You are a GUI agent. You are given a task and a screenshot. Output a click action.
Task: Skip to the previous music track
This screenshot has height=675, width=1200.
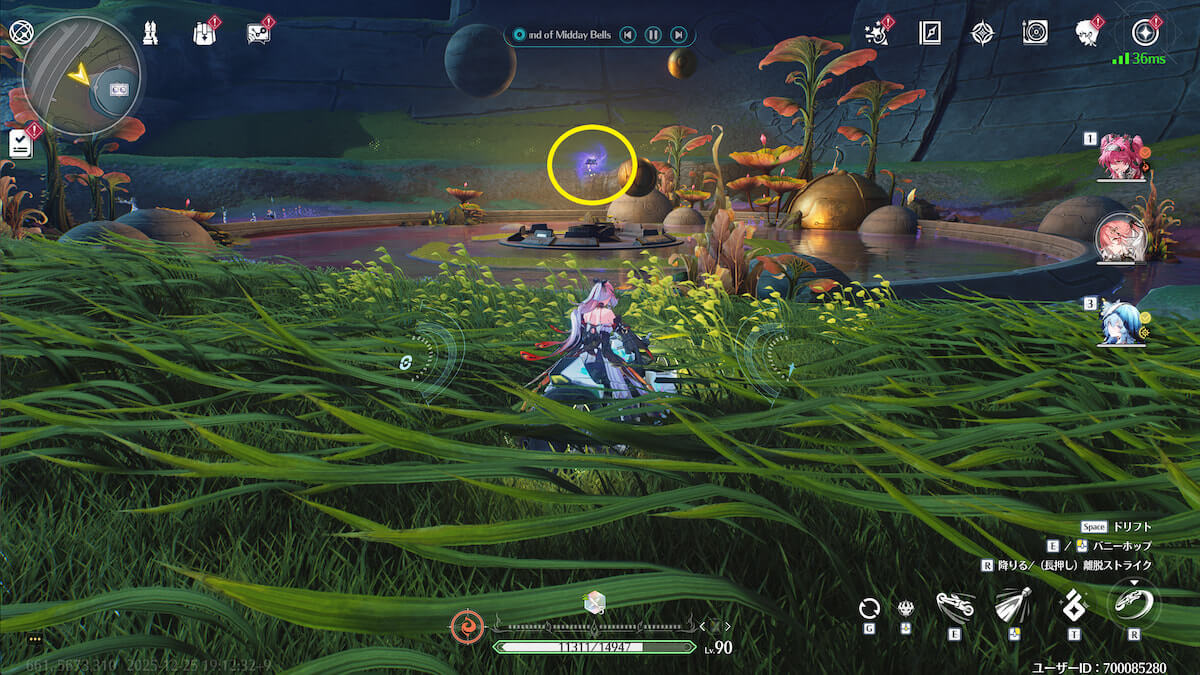click(x=627, y=35)
